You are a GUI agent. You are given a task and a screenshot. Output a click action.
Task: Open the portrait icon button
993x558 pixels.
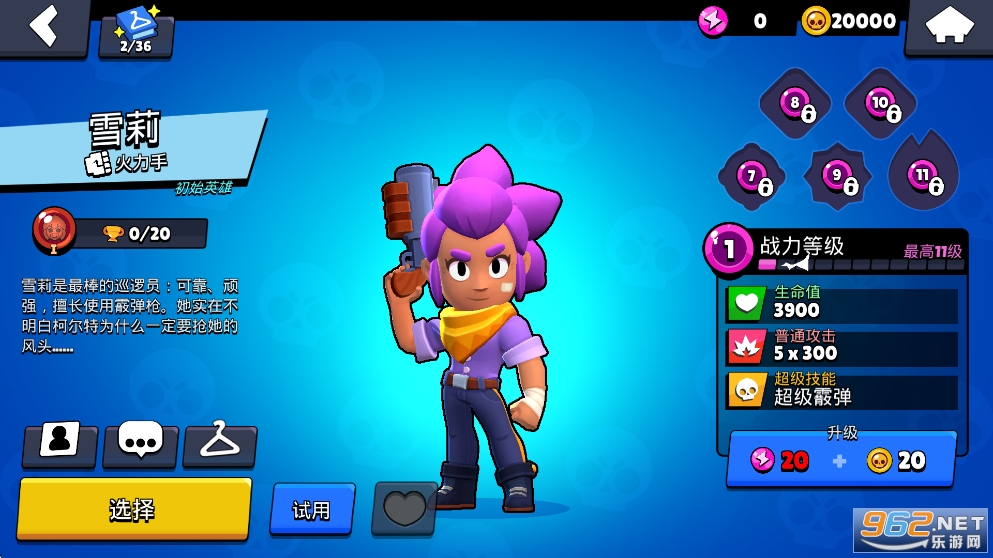click(59, 444)
